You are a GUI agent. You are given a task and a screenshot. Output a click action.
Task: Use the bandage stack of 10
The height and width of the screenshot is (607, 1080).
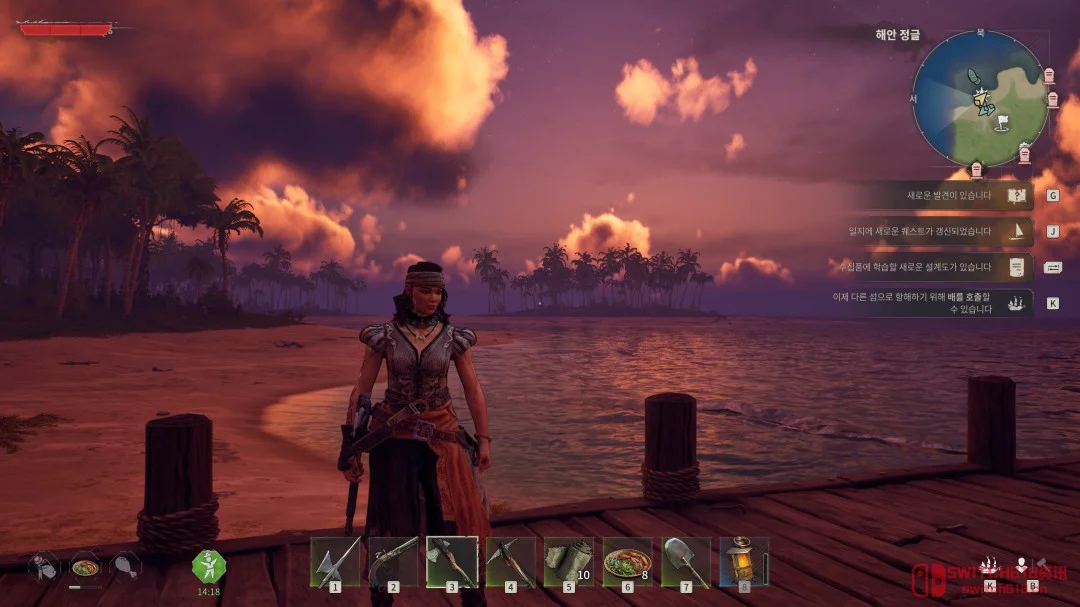click(x=569, y=562)
